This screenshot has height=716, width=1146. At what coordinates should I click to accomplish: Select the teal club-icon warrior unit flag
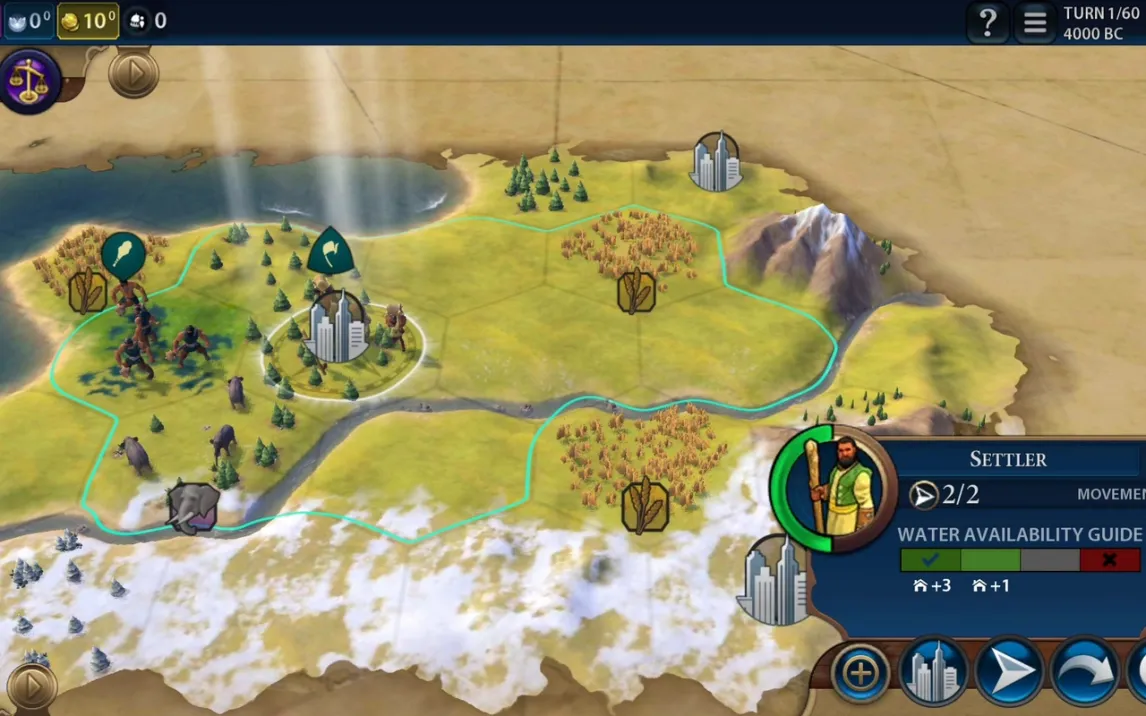[123, 255]
